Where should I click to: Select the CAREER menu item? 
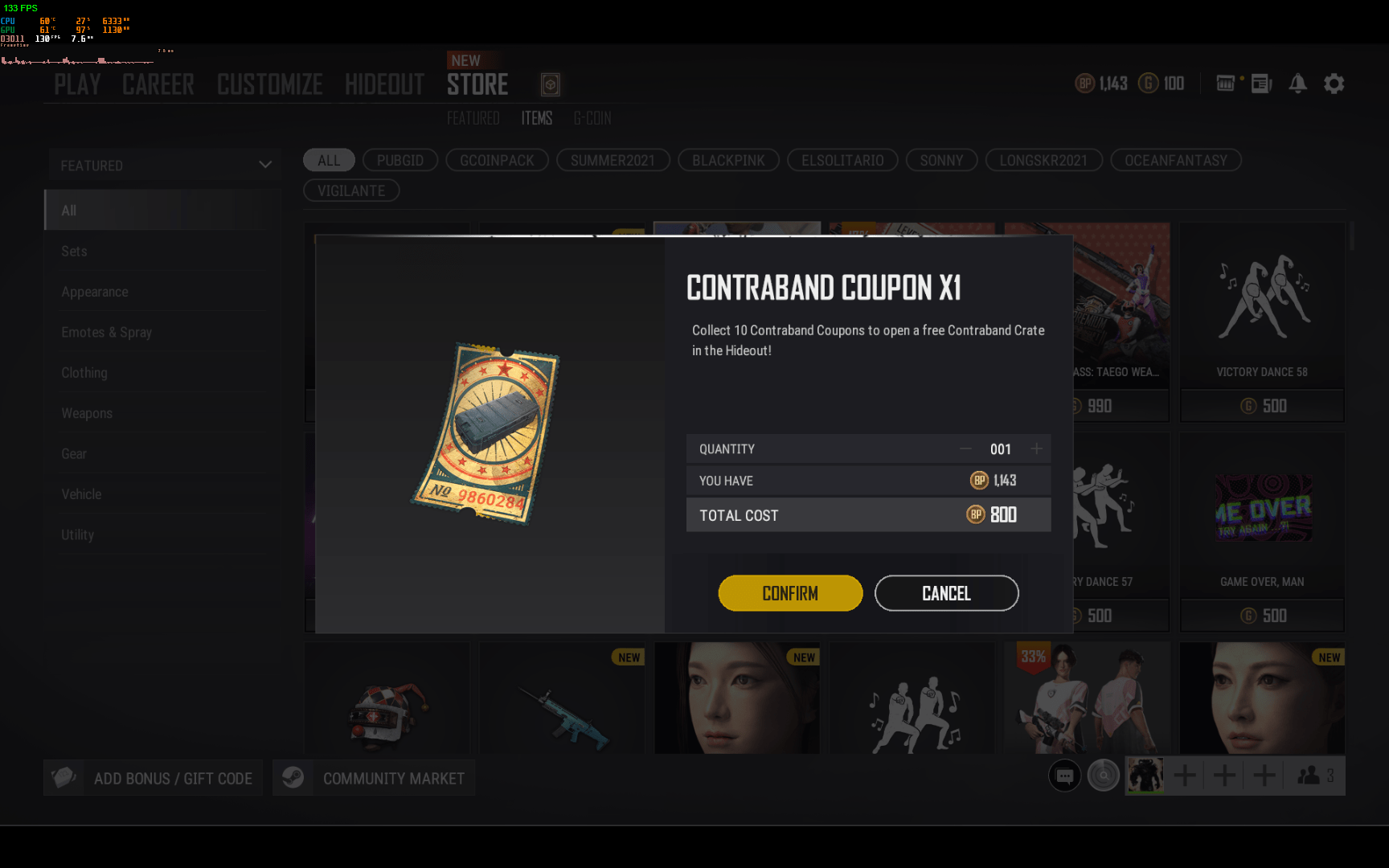click(x=158, y=84)
